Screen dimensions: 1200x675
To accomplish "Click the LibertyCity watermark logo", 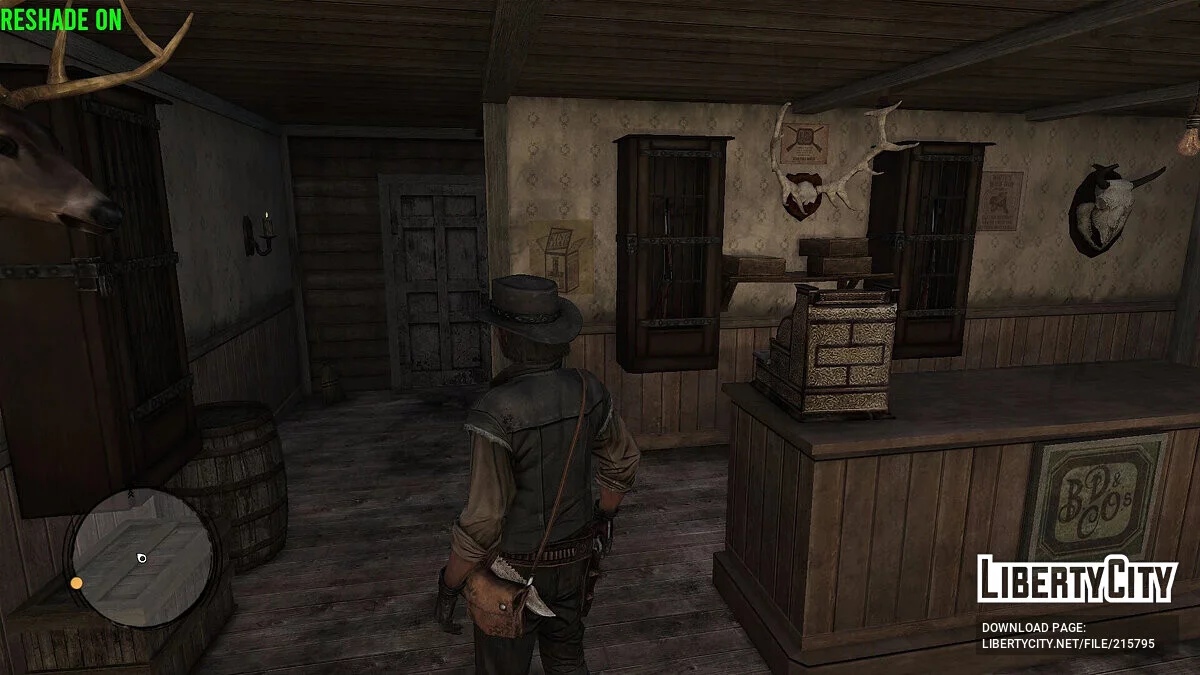I will pos(1076,579).
